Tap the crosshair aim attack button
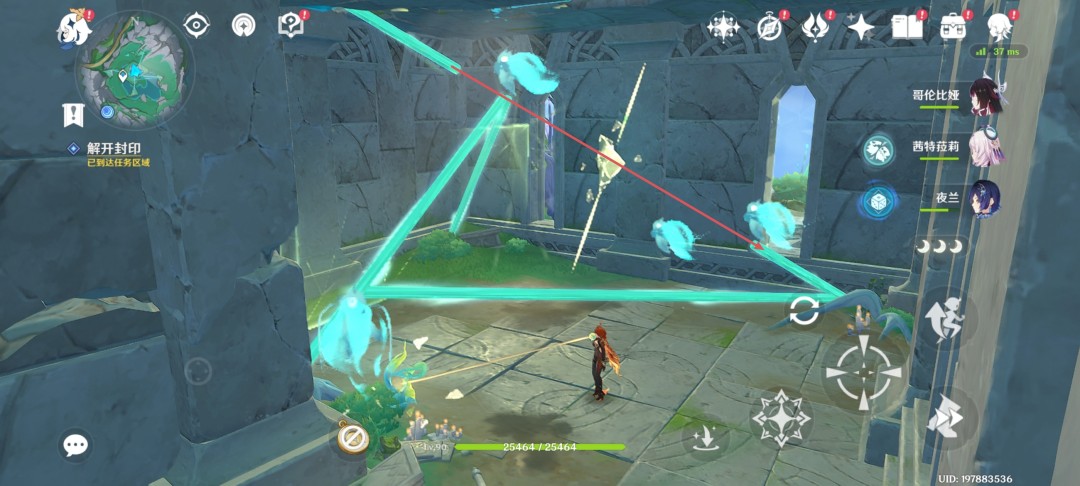This screenshot has width=1080, height=486. click(863, 370)
